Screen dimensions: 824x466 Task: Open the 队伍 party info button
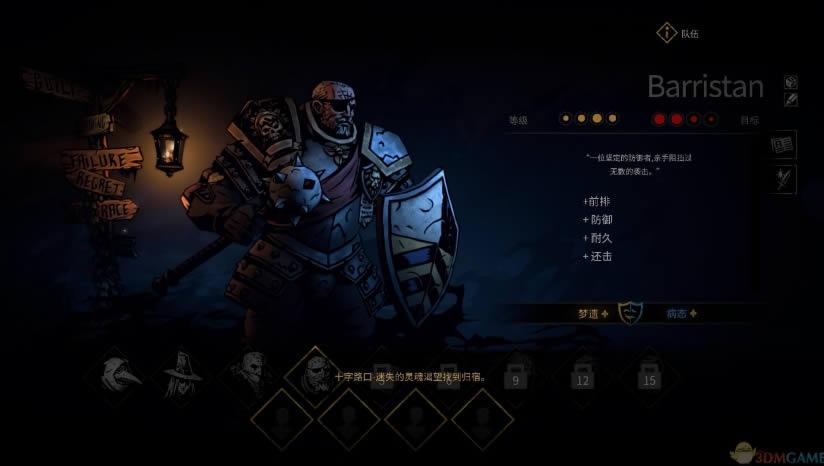point(667,34)
